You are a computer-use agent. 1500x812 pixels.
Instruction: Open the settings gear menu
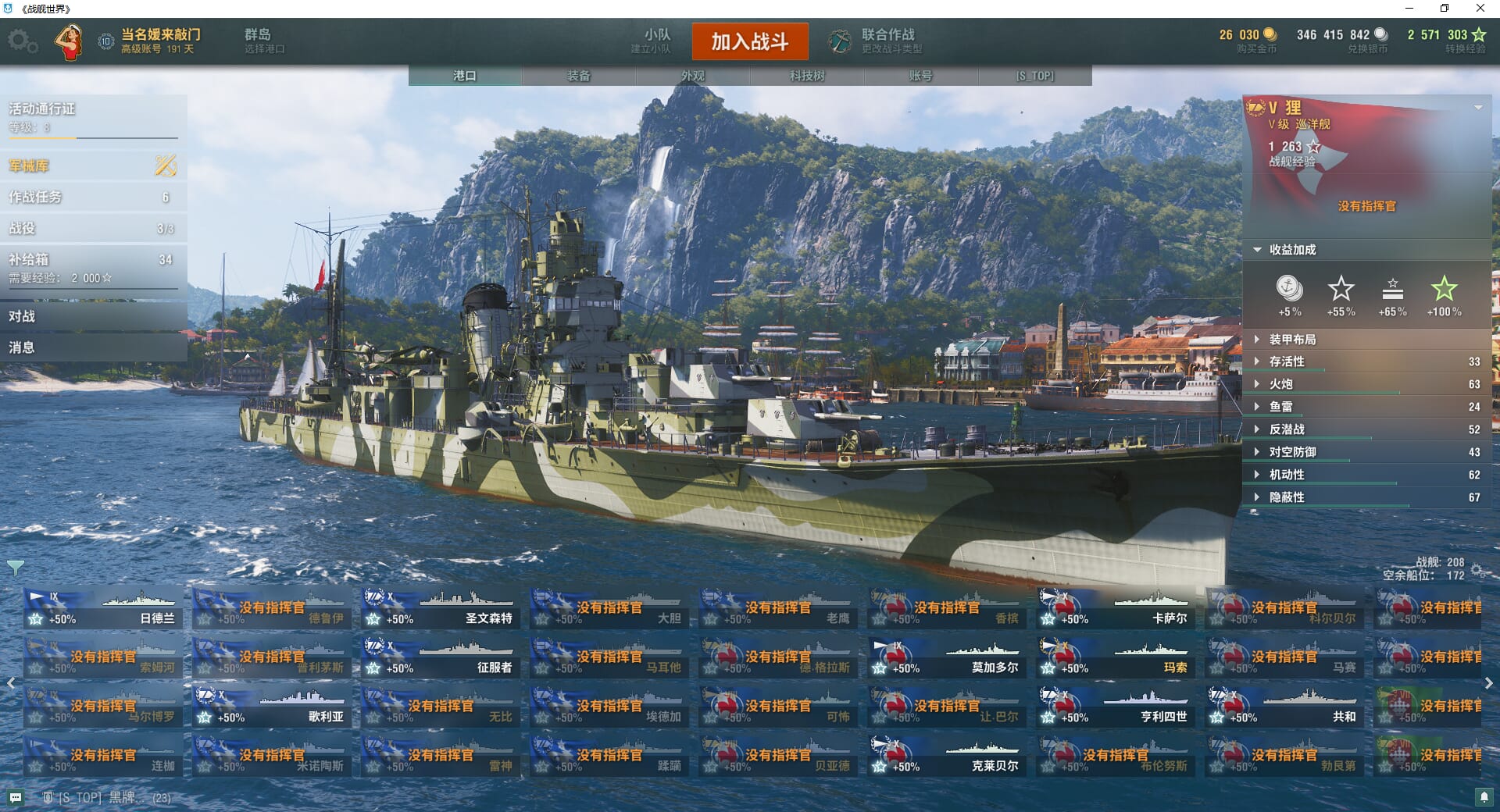(22, 41)
